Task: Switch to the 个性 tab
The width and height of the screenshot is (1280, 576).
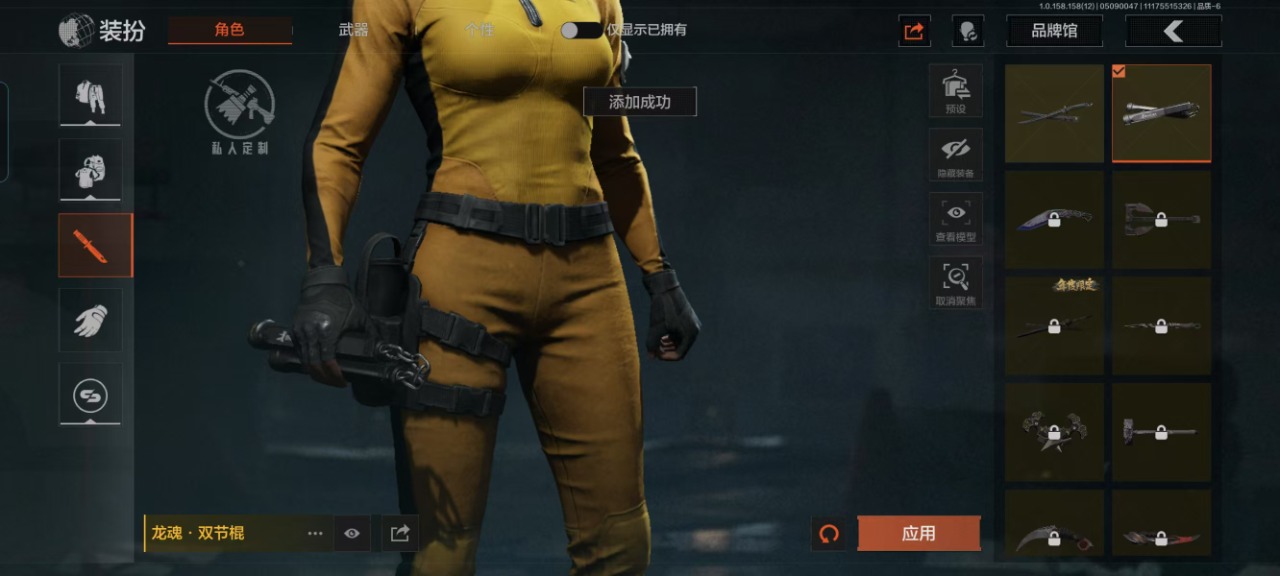Action: click(x=479, y=30)
